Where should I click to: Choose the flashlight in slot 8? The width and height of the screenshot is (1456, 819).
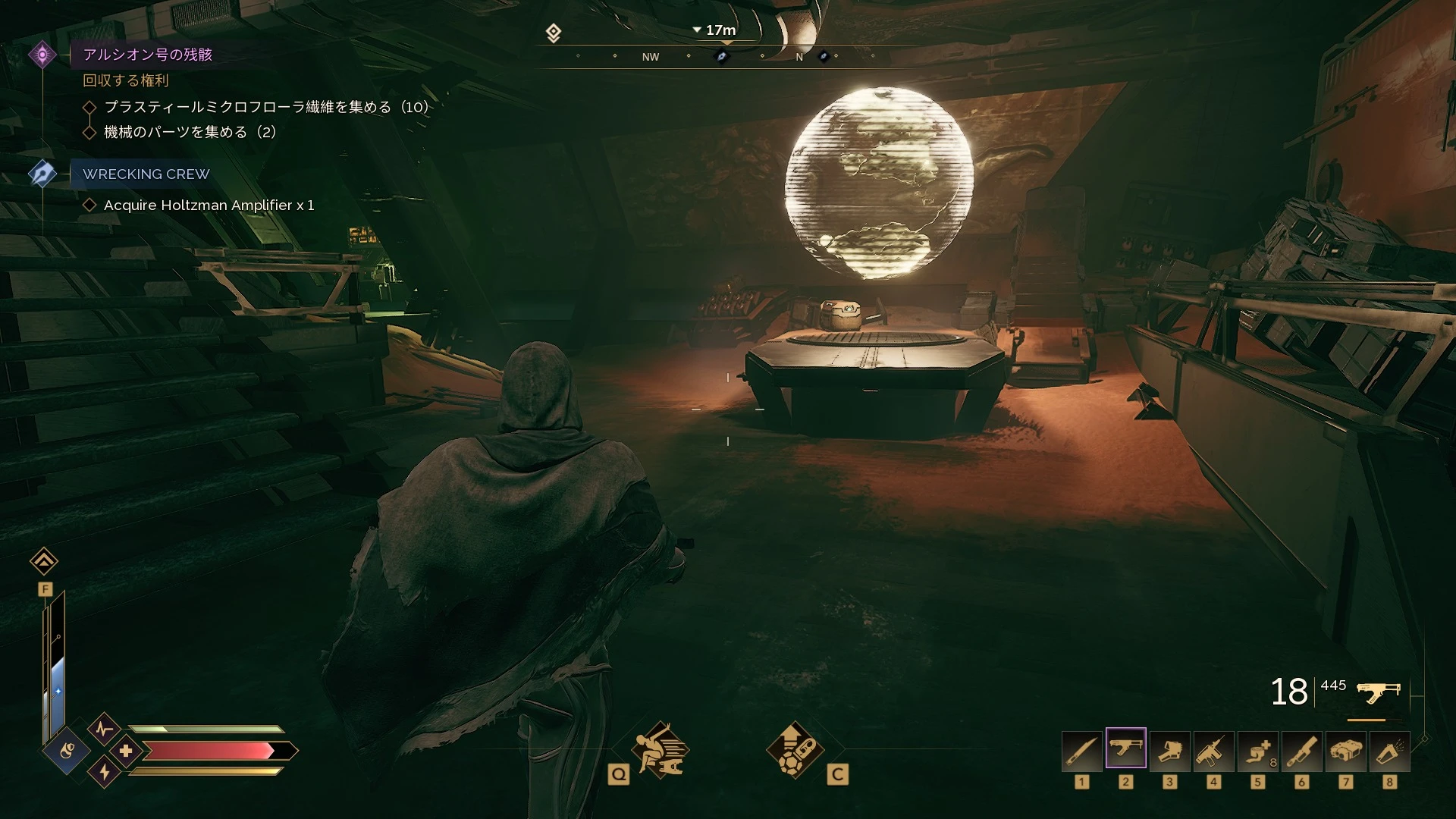click(x=1390, y=751)
